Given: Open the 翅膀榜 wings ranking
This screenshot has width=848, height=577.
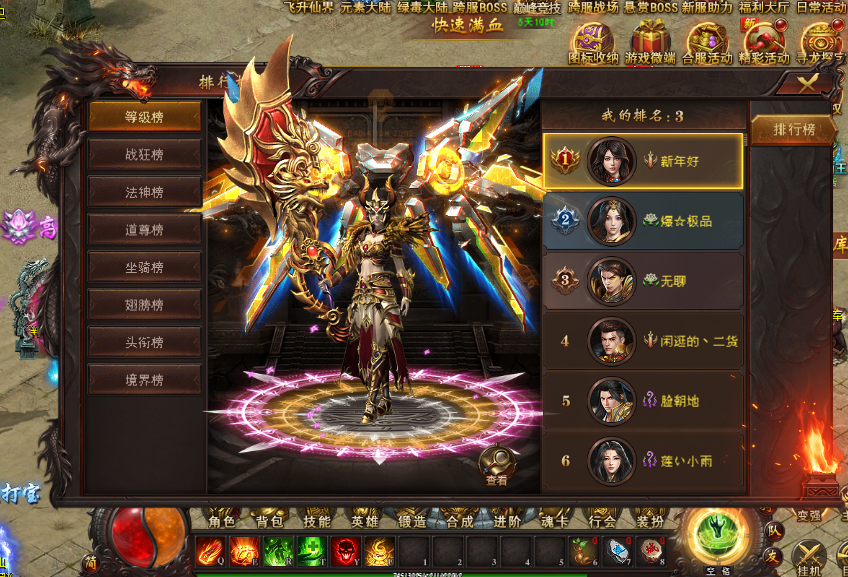Looking at the screenshot, I should pyautogui.click(x=144, y=304).
